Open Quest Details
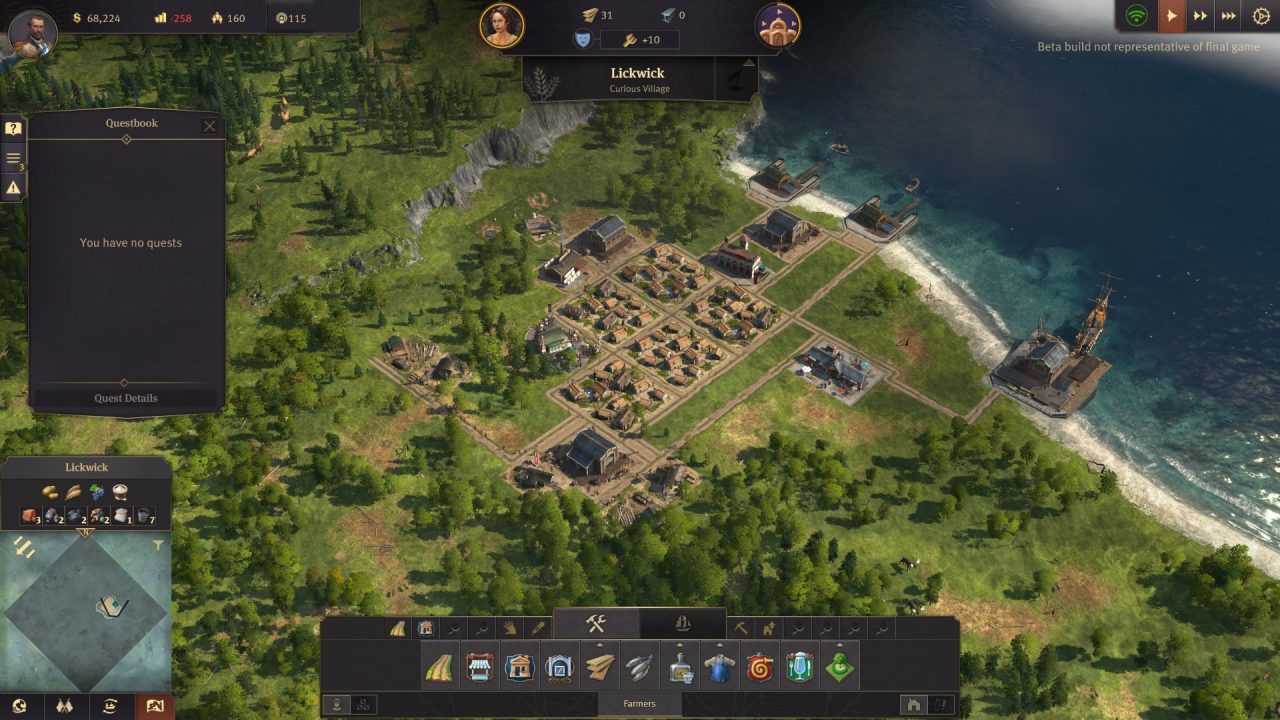Viewport: 1280px width, 720px height. click(x=126, y=398)
